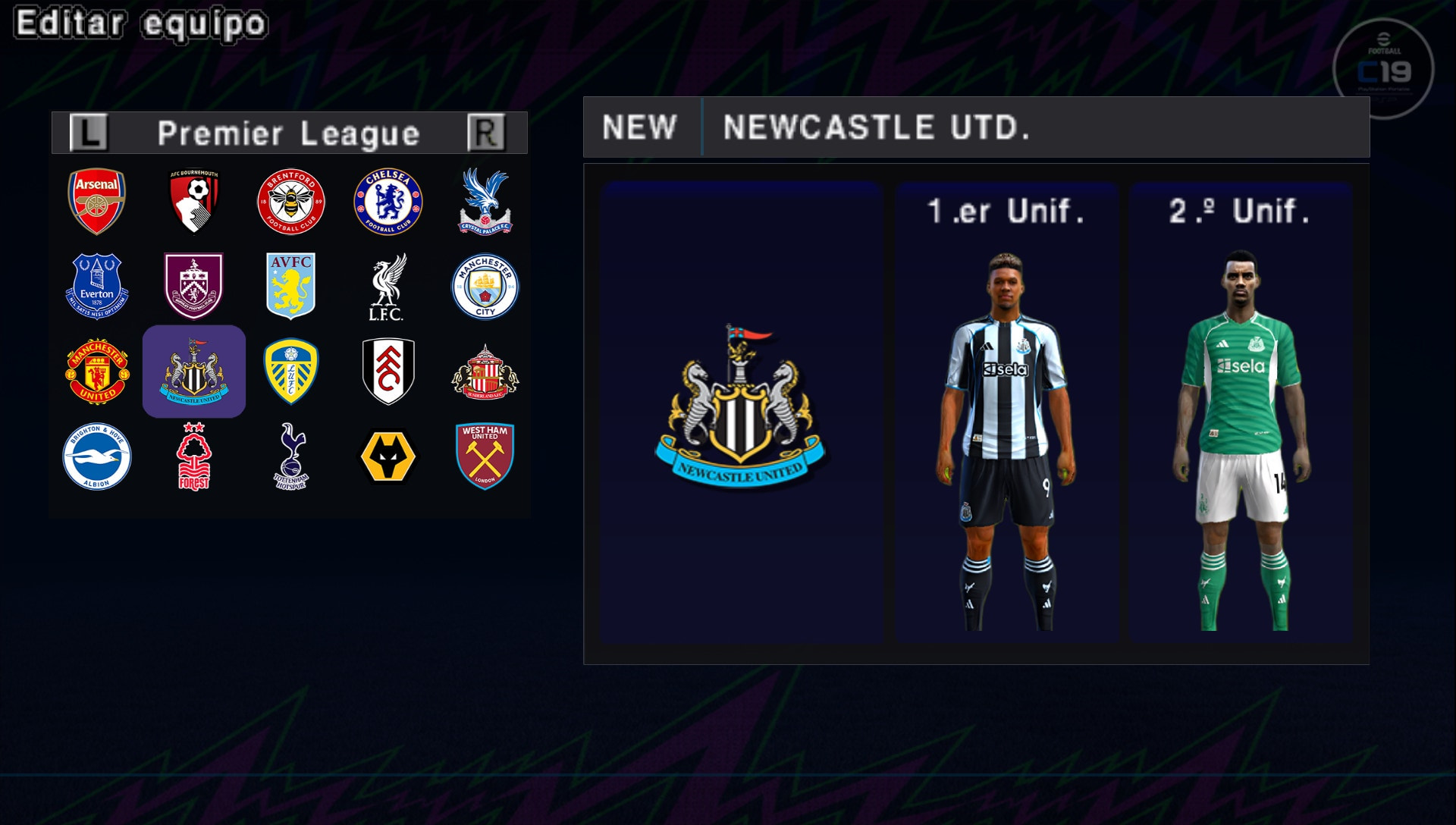
Task: Select the Chelsea club crest
Action: [x=388, y=201]
